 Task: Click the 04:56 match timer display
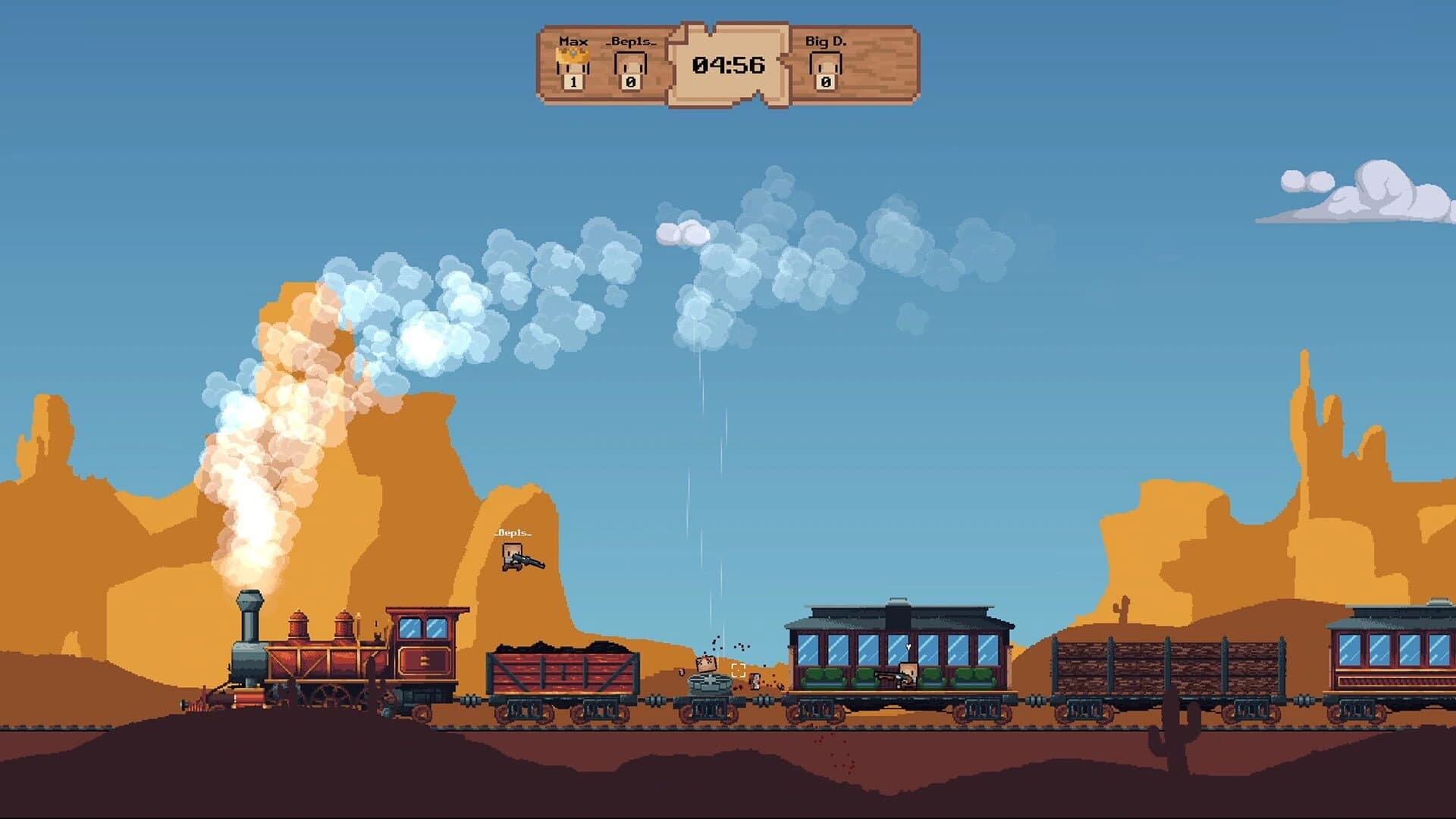point(728,64)
